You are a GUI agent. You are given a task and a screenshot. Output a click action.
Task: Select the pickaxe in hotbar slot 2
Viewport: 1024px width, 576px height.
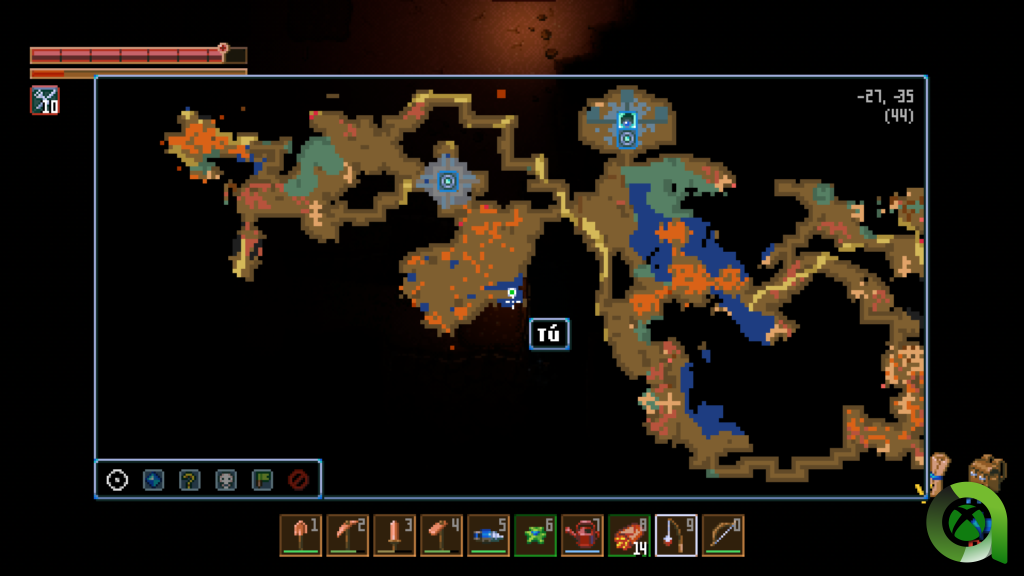click(x=347, y=535)
